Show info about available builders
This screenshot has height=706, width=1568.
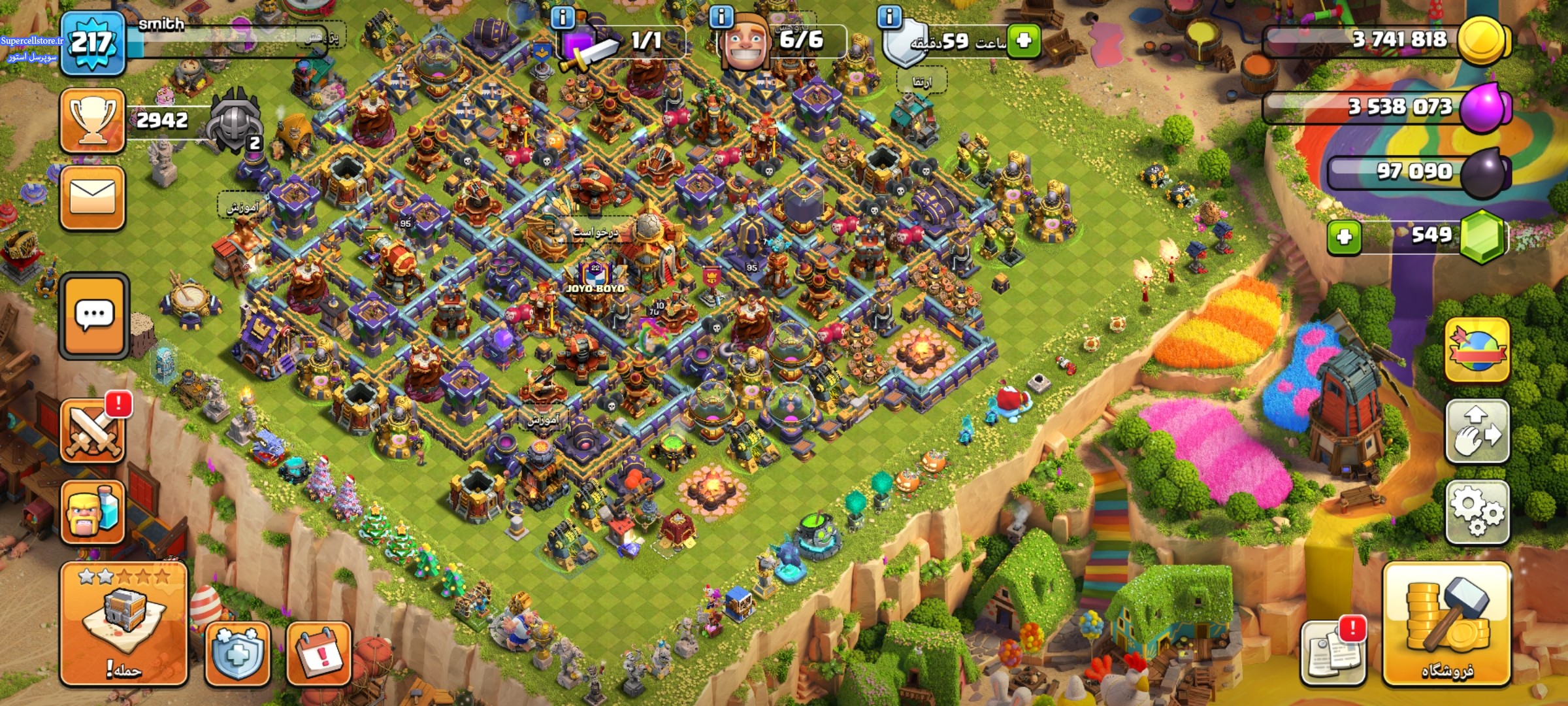tap(721, 17)
